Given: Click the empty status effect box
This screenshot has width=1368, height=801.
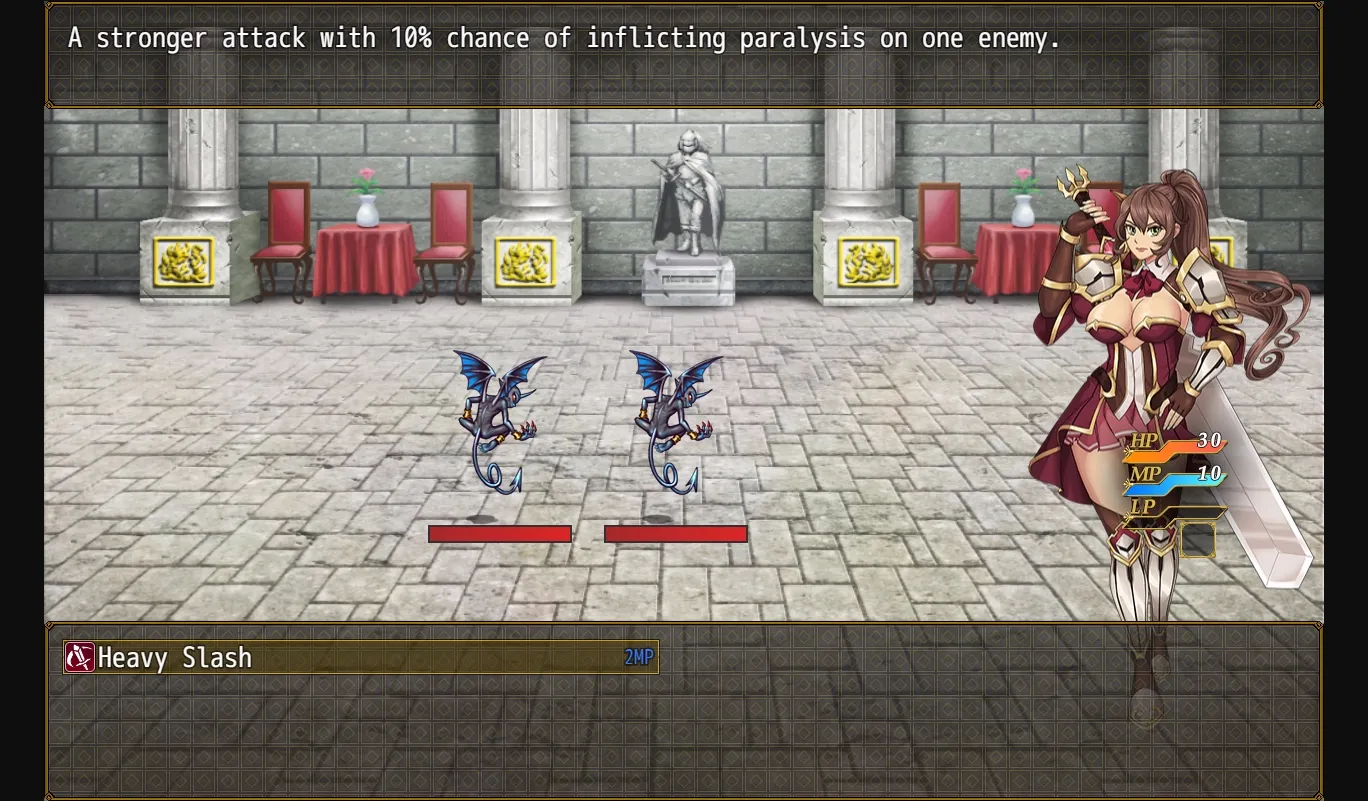Looking at the screenshot, I should 1199,539.
